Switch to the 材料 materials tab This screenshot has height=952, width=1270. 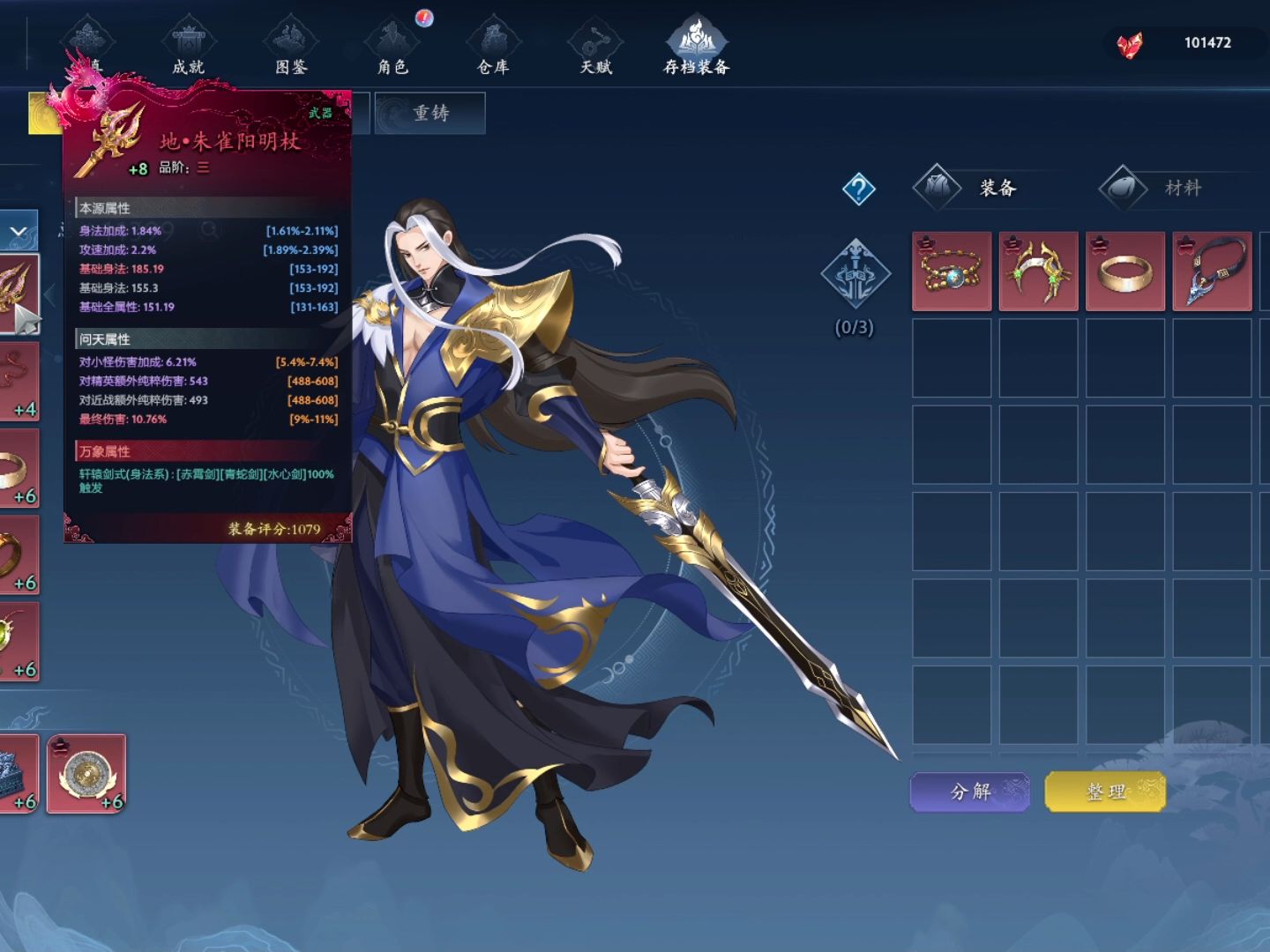[x=1182, y=188]
